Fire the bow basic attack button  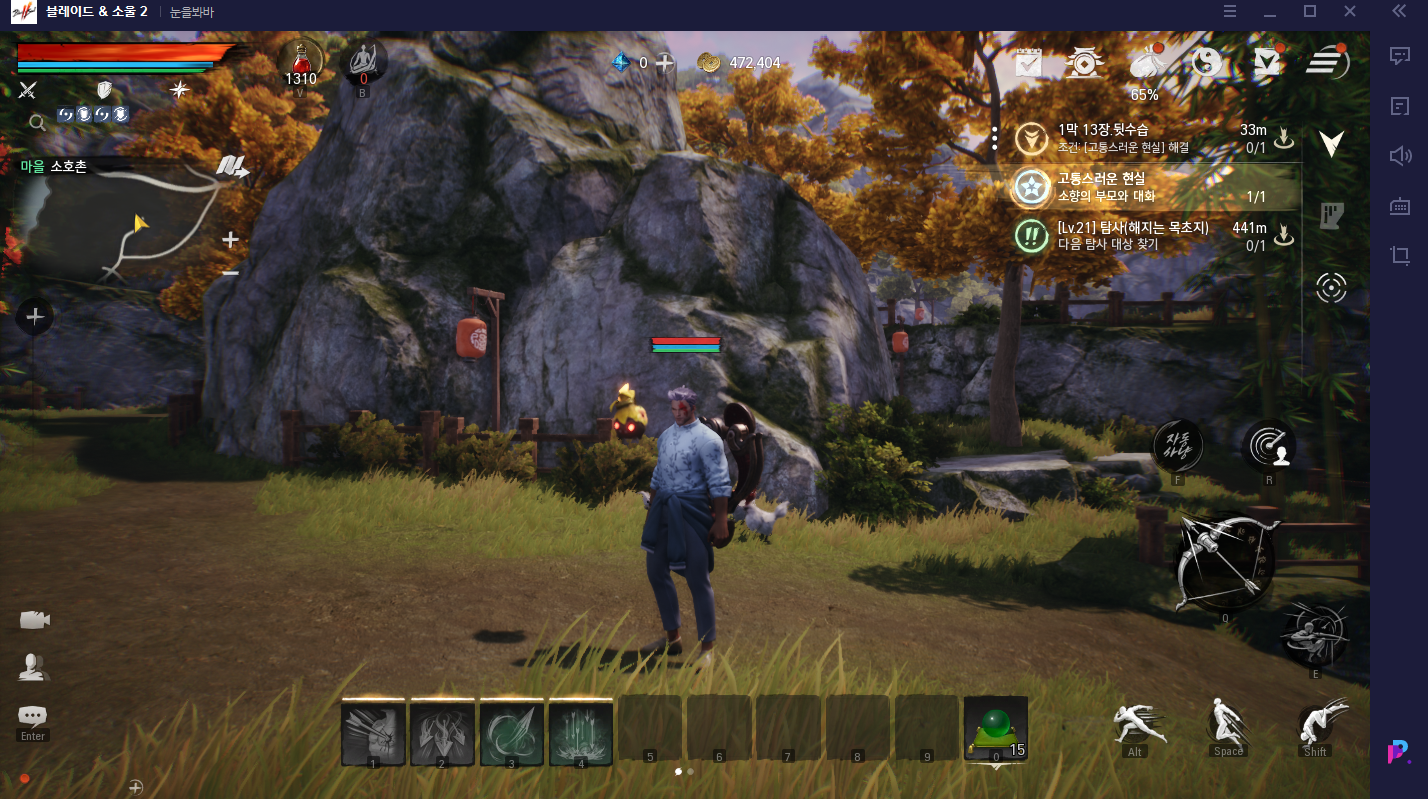pyautogui.click(x=1225, y=562)
